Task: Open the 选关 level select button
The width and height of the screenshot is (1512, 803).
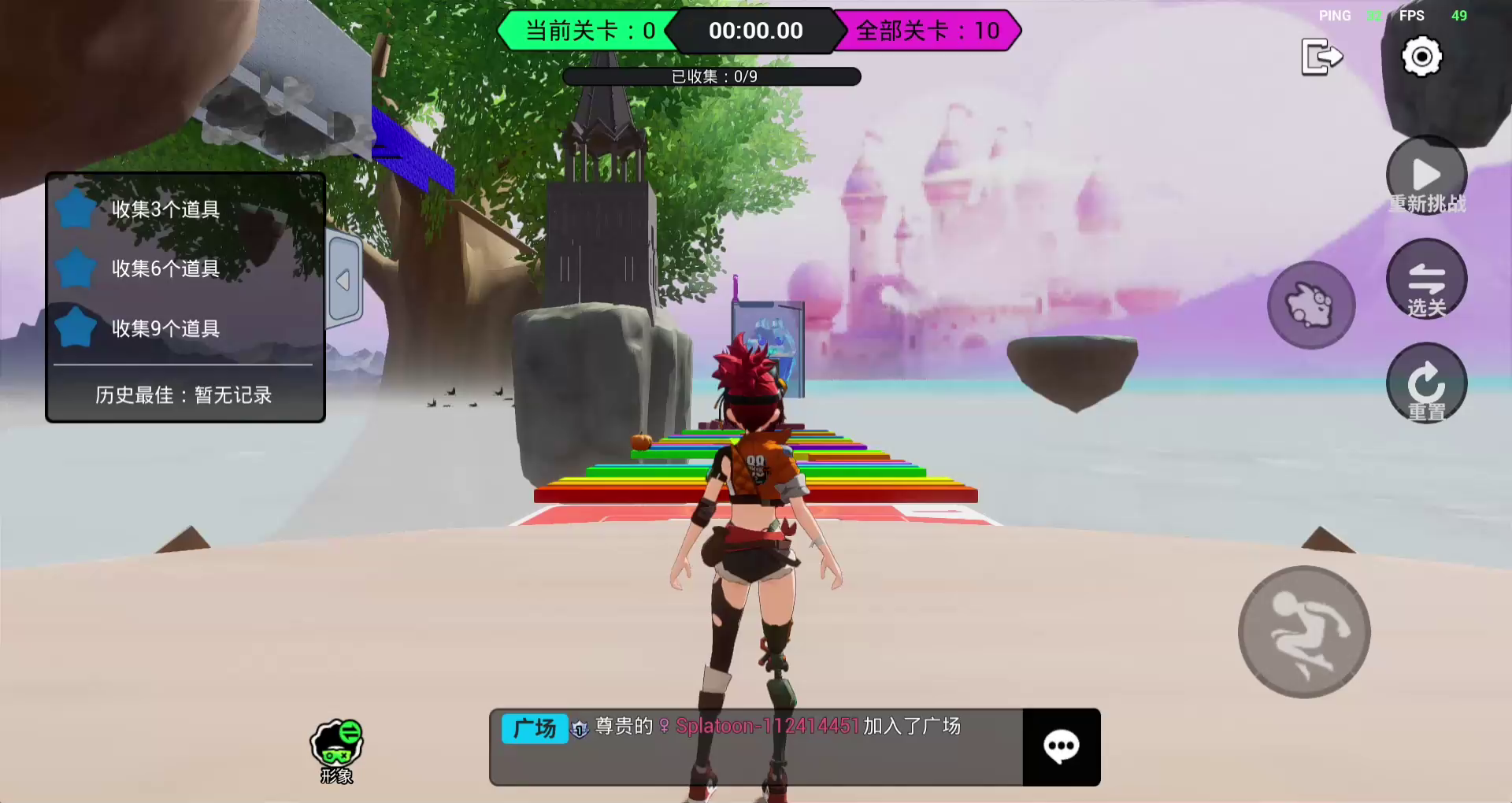Action: coord(1426,280)
